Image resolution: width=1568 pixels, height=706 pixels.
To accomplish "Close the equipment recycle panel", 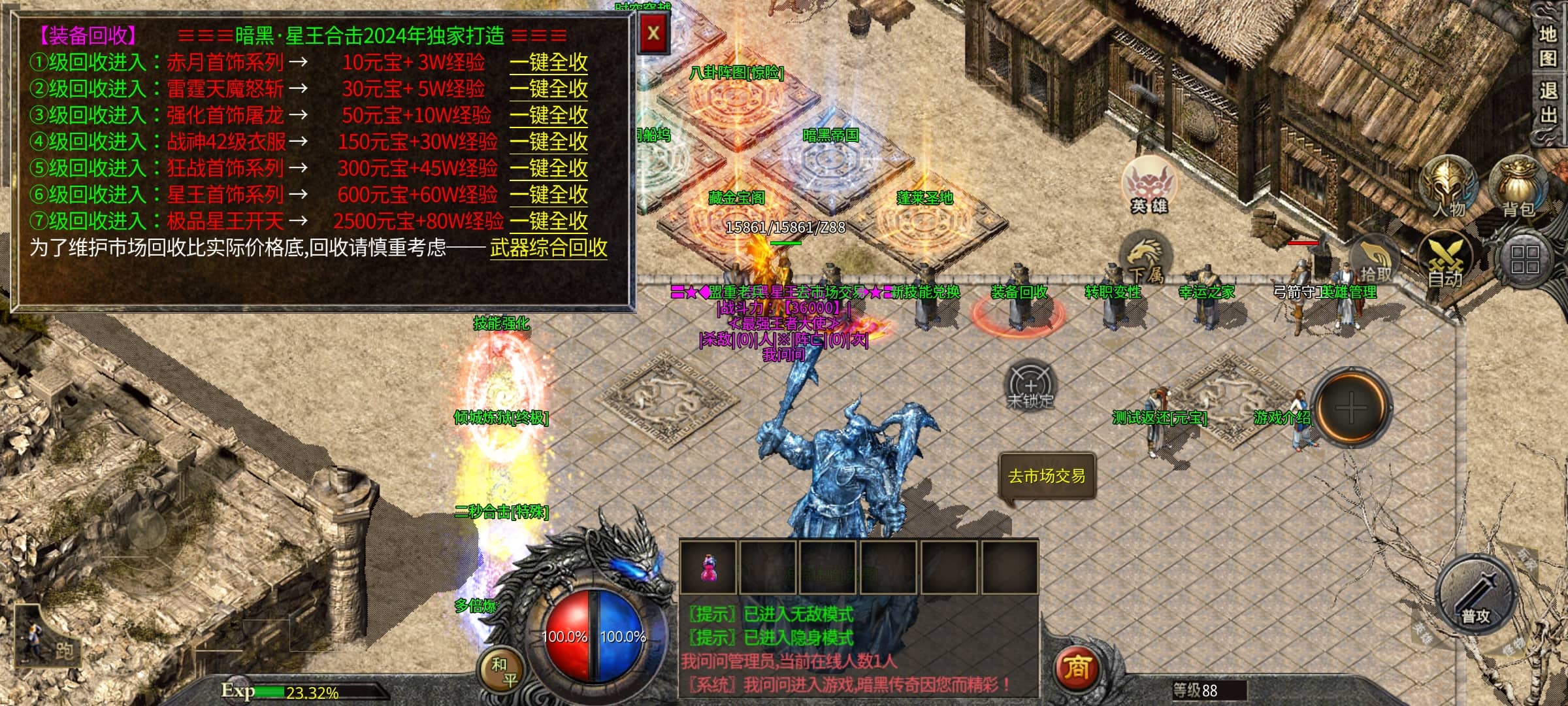I will point(653,33).
